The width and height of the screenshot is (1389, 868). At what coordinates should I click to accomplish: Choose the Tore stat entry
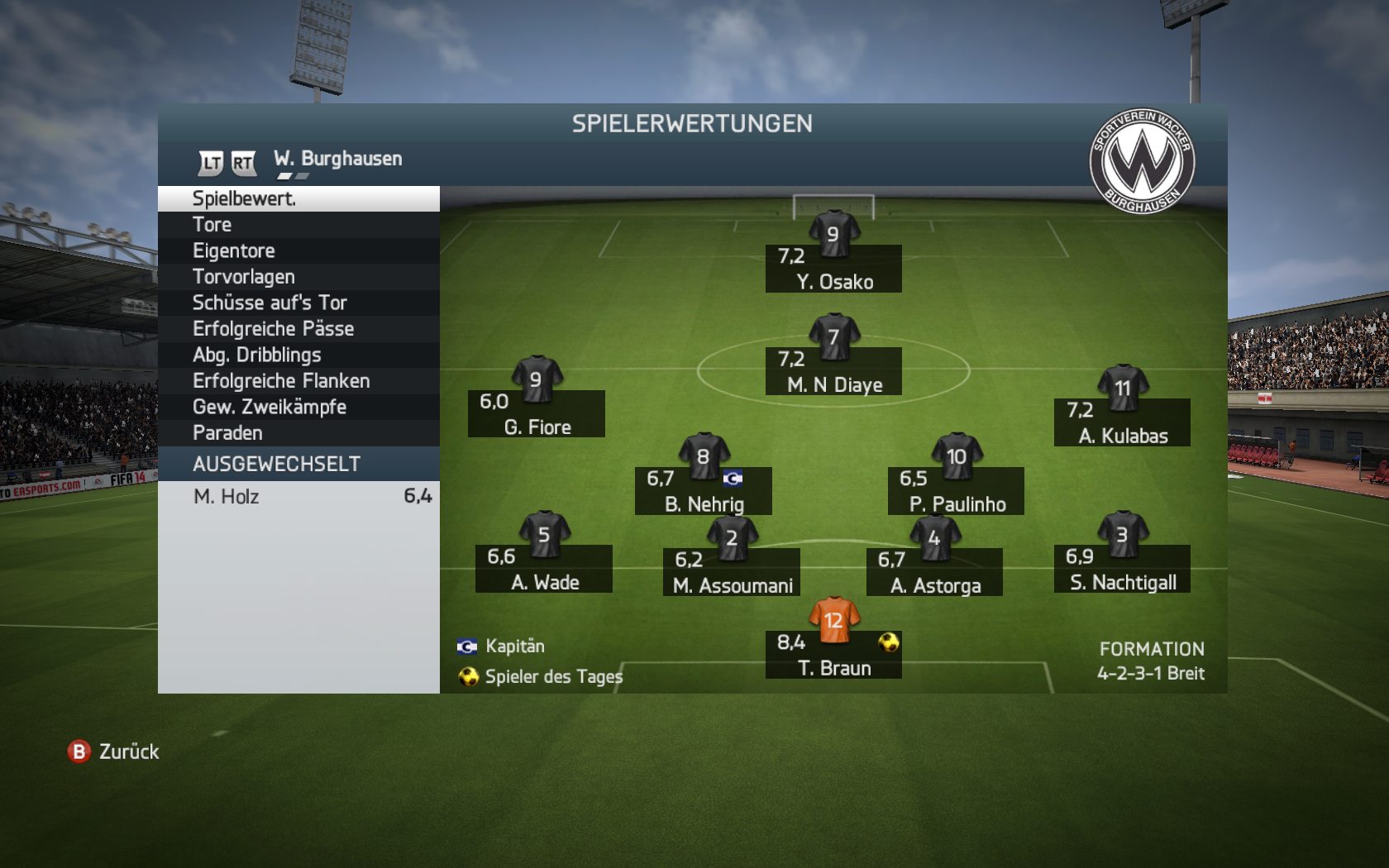coord(298,225)
